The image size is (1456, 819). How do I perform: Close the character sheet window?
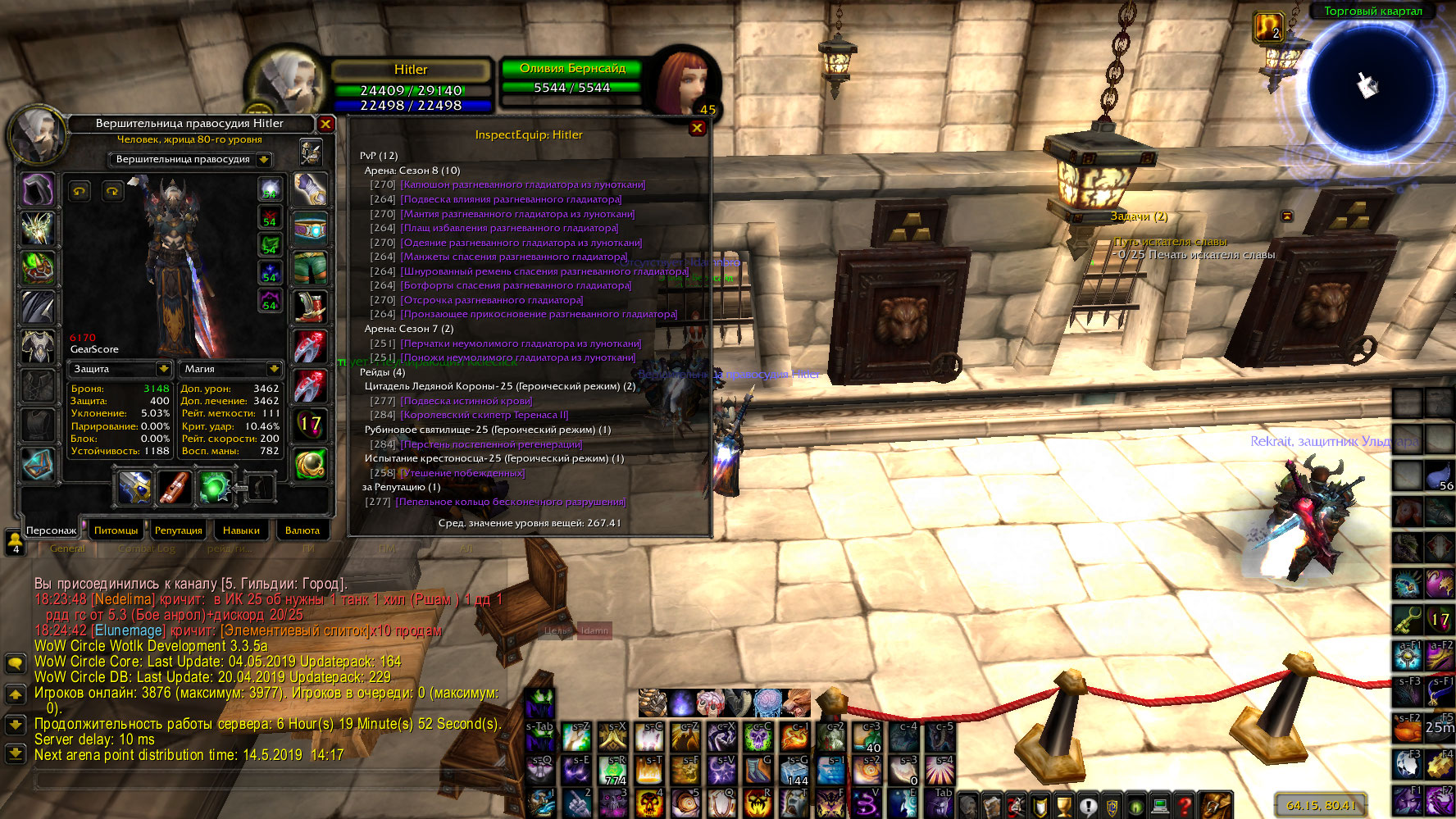point(325,124)
